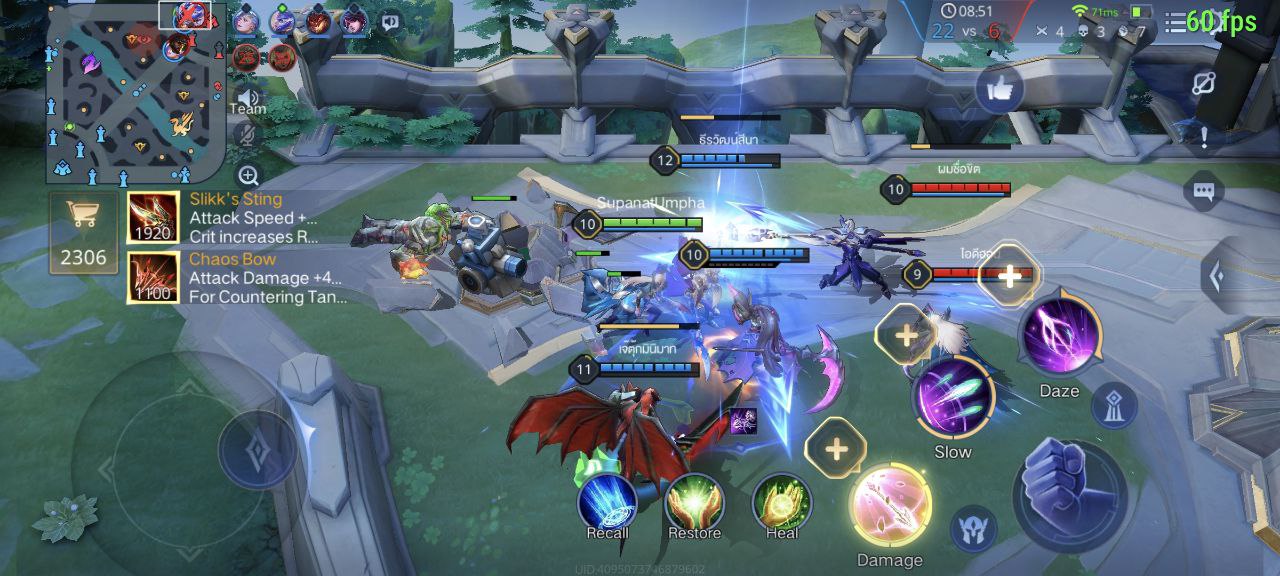Open the shop with the cart button
1280x576 pixels.
[x=83, y=231]
